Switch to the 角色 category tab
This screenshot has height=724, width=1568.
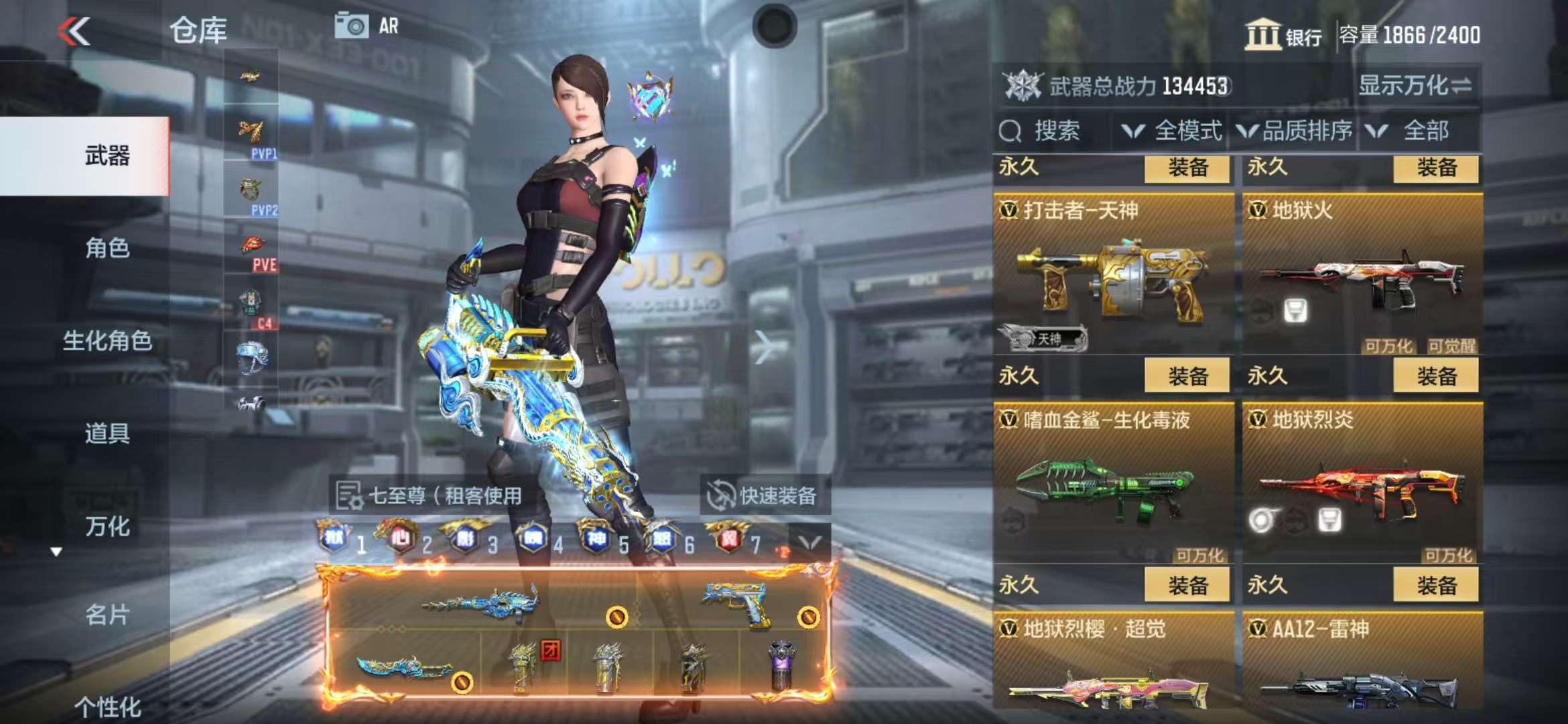tap(107, 249)
